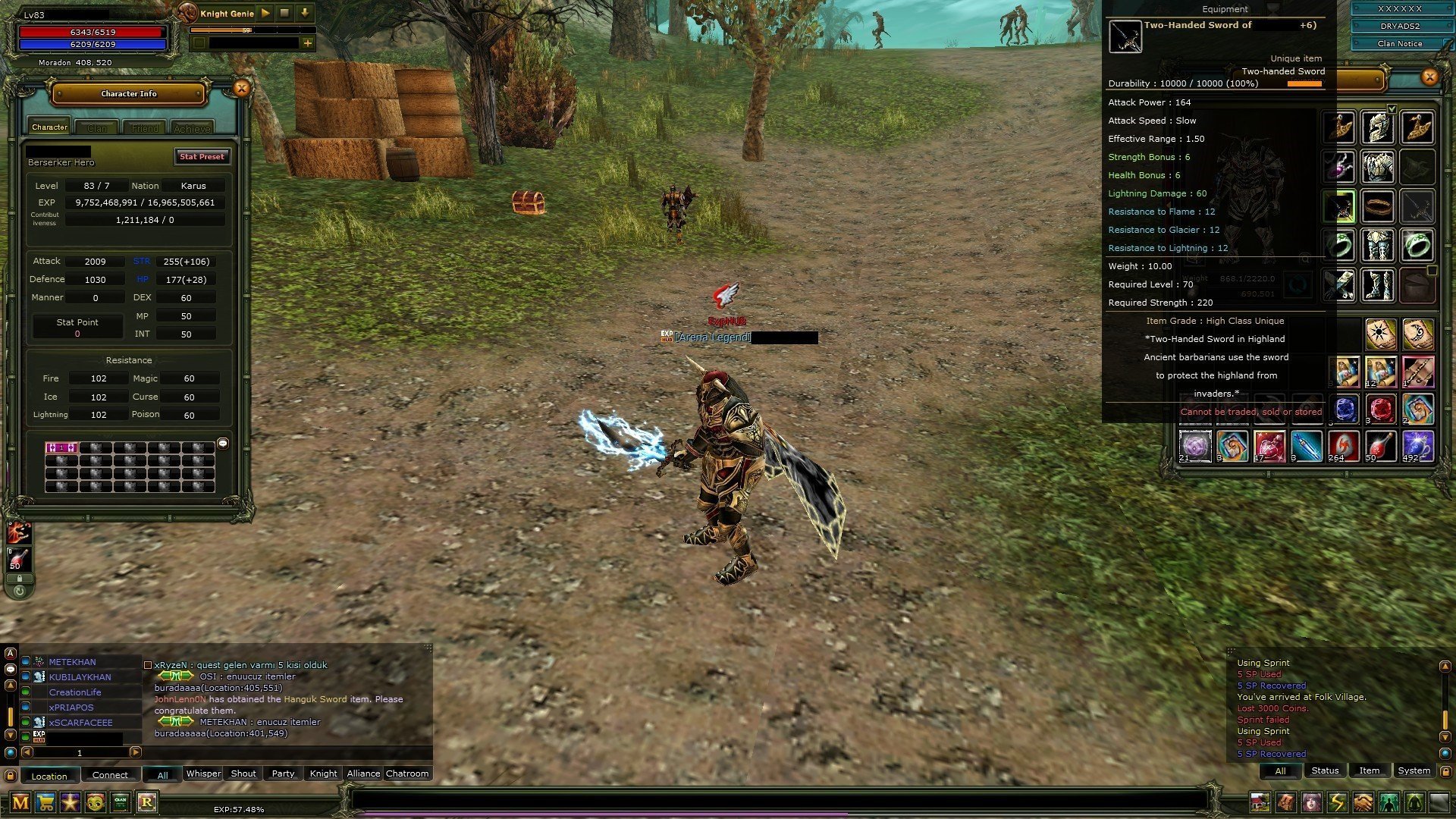Click the checkbox next to xRyzeN's chat message
1456x819 pixels.
(148, 665)
